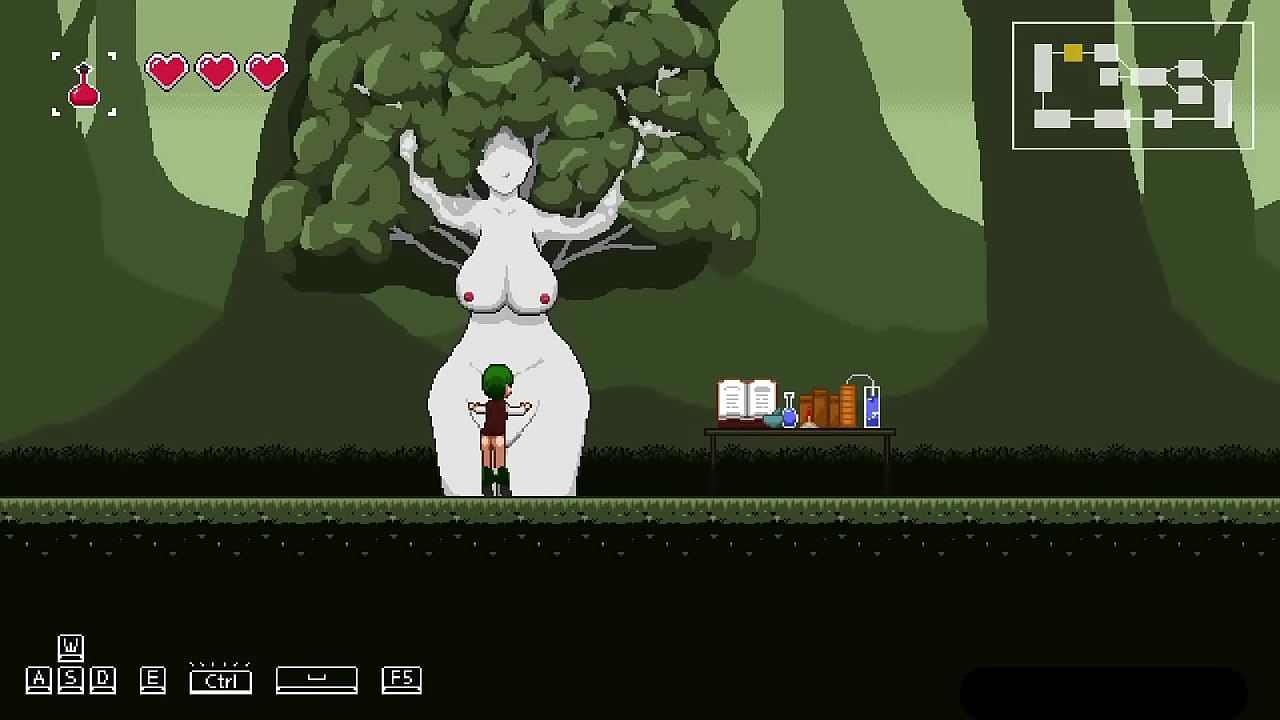Click the spacebar key hint
Viewport: 1280px width, 720px height.
tap(316, 679)
